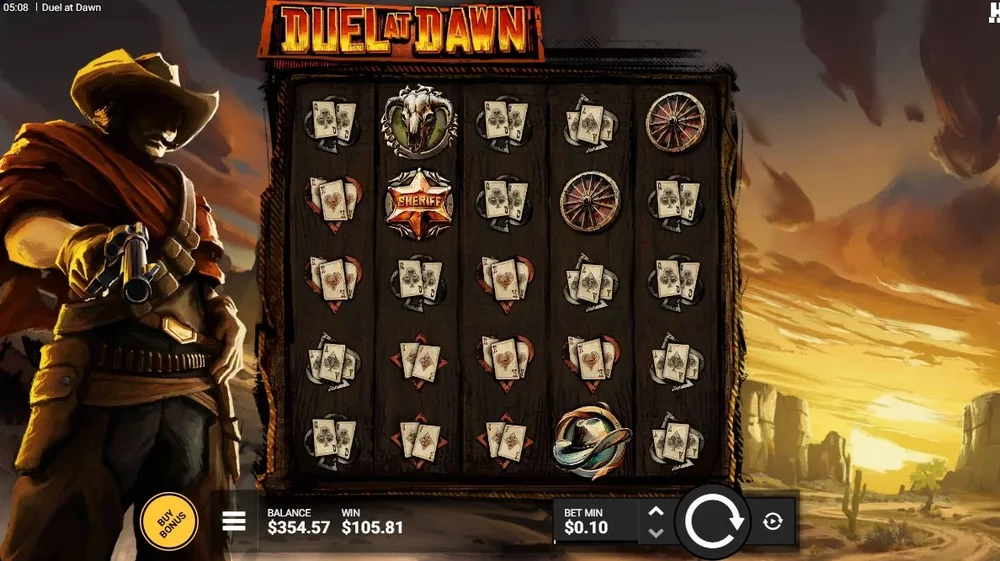
Task: Open the autoplay settings
Action: click(772, 521)
